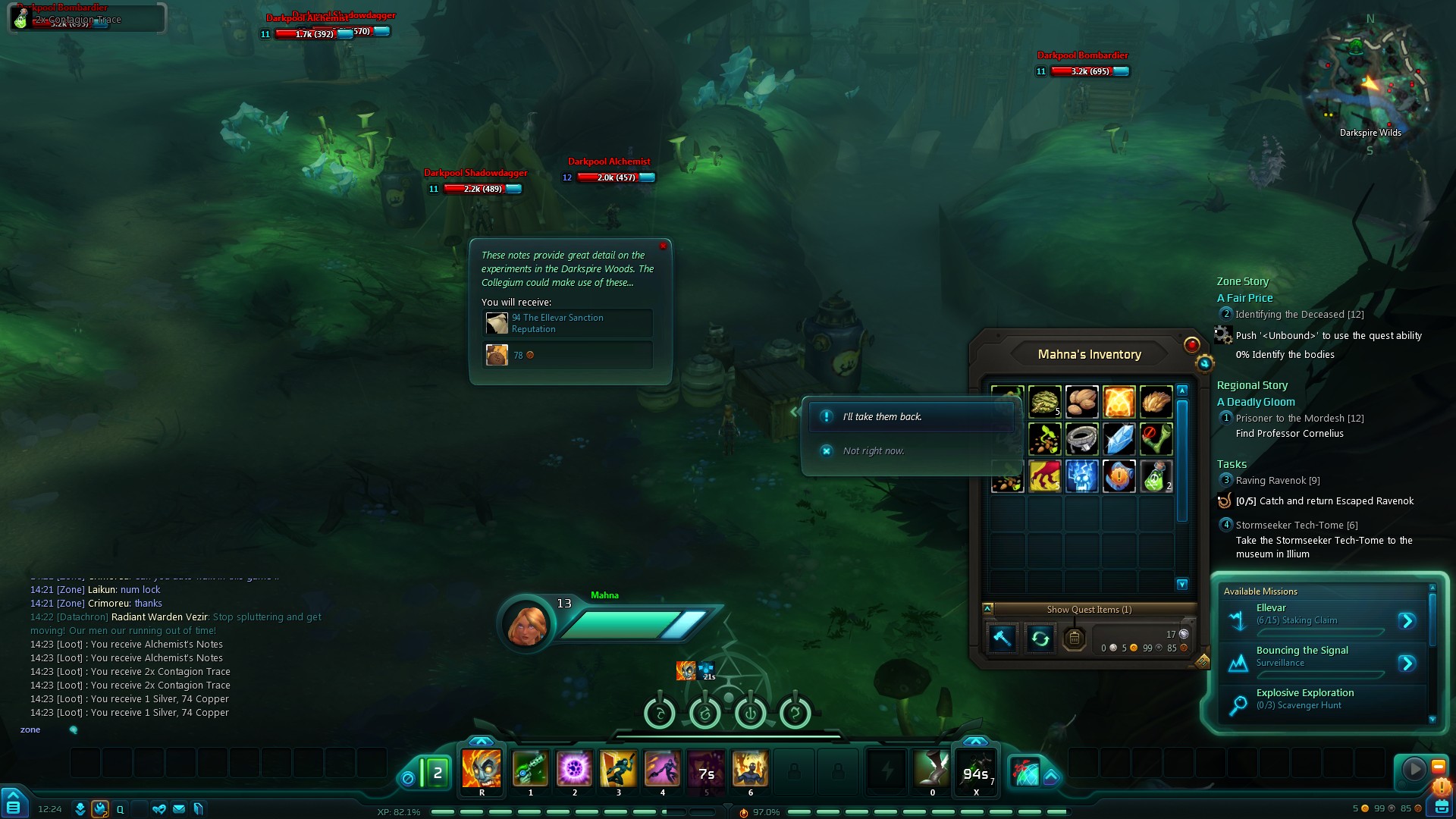Image resolution: width=1456 pixels, height=819 pixels.
Task: Activate the flaming skull ability
Action: tap(482, 769)
